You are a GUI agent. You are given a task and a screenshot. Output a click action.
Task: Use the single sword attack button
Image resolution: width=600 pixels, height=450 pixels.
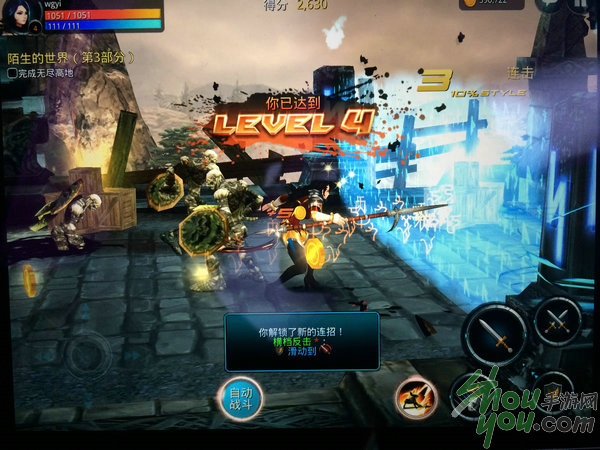click(495, 335)
